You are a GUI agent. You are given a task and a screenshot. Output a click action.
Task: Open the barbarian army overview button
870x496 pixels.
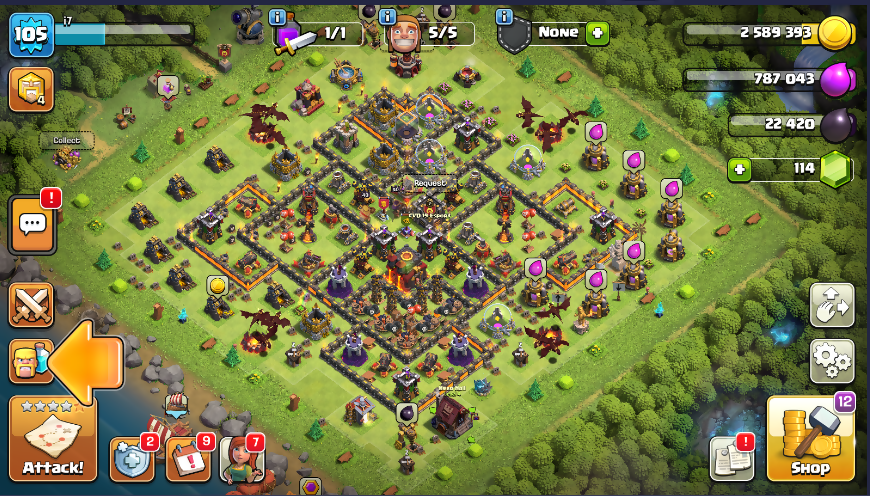tap(29, 361)
